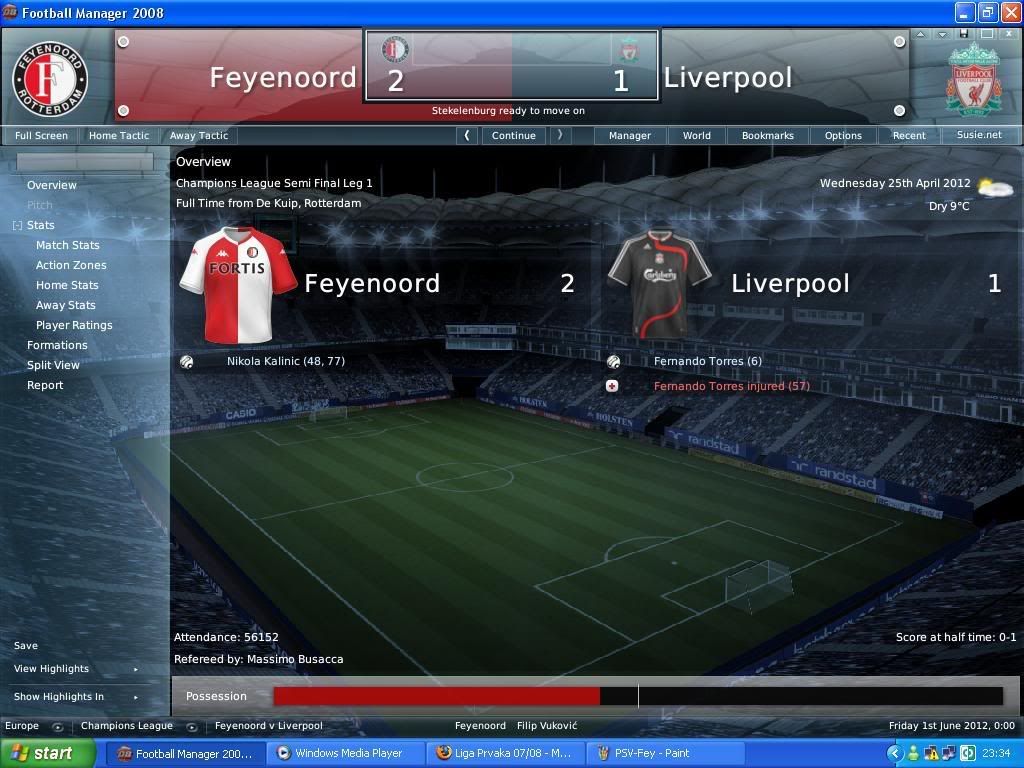This screenshot has height=768, width=1024.
Task: Open the Formations view
Action: click(x=57, y=345)
